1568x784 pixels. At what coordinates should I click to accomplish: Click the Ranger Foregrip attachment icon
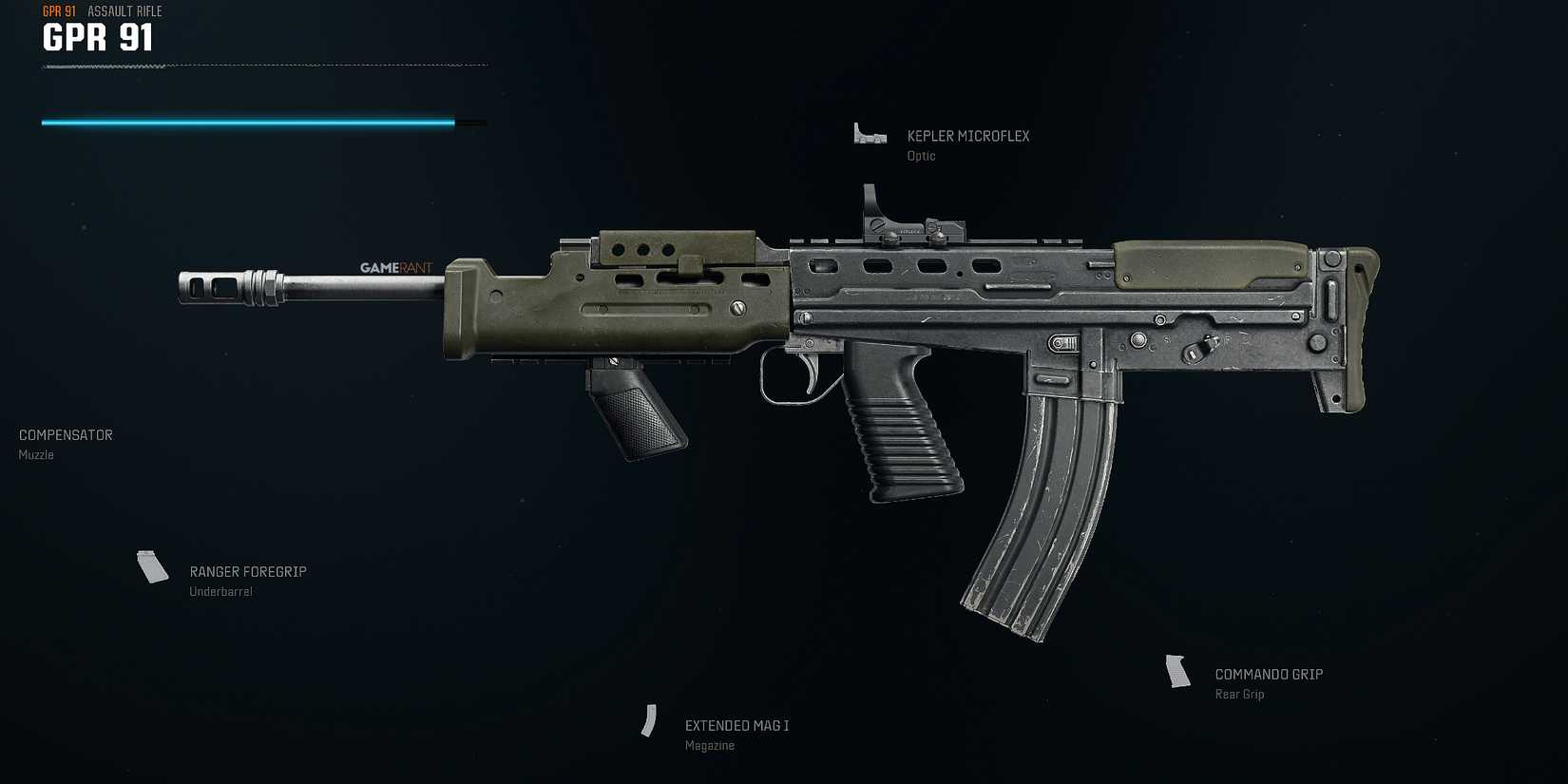[151, 567]
